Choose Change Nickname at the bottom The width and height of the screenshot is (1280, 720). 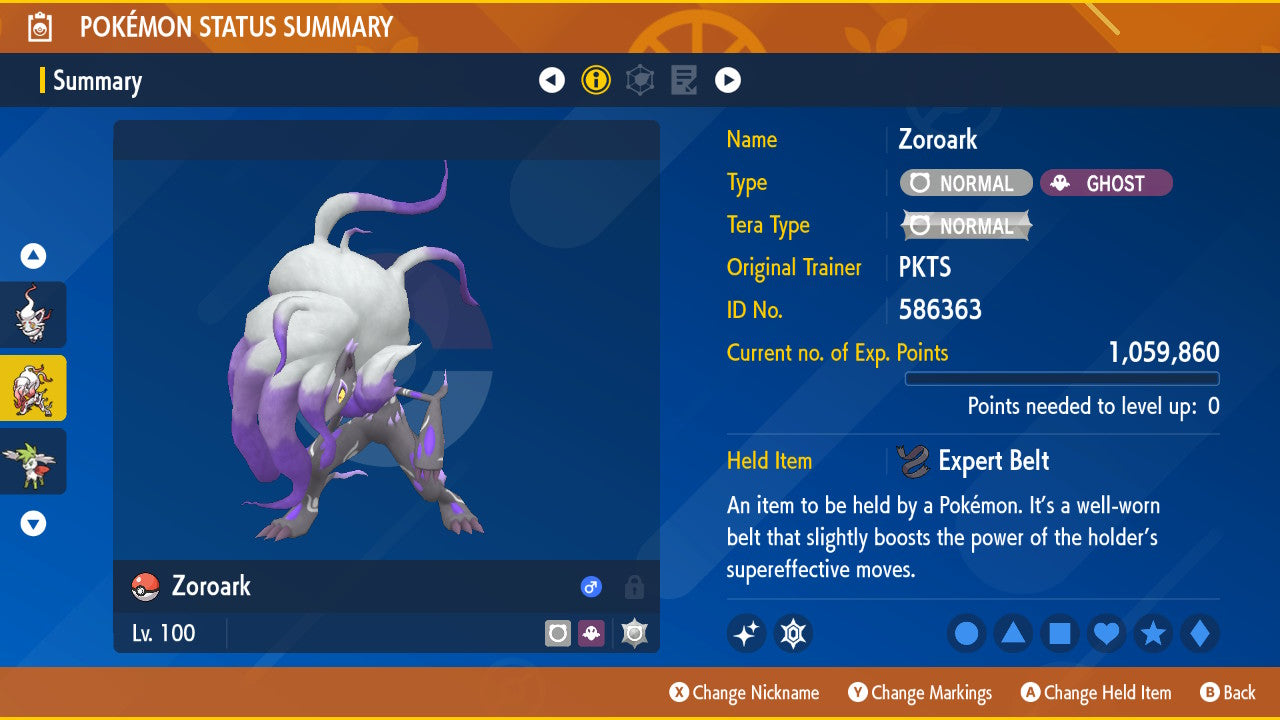click(744, 693)
